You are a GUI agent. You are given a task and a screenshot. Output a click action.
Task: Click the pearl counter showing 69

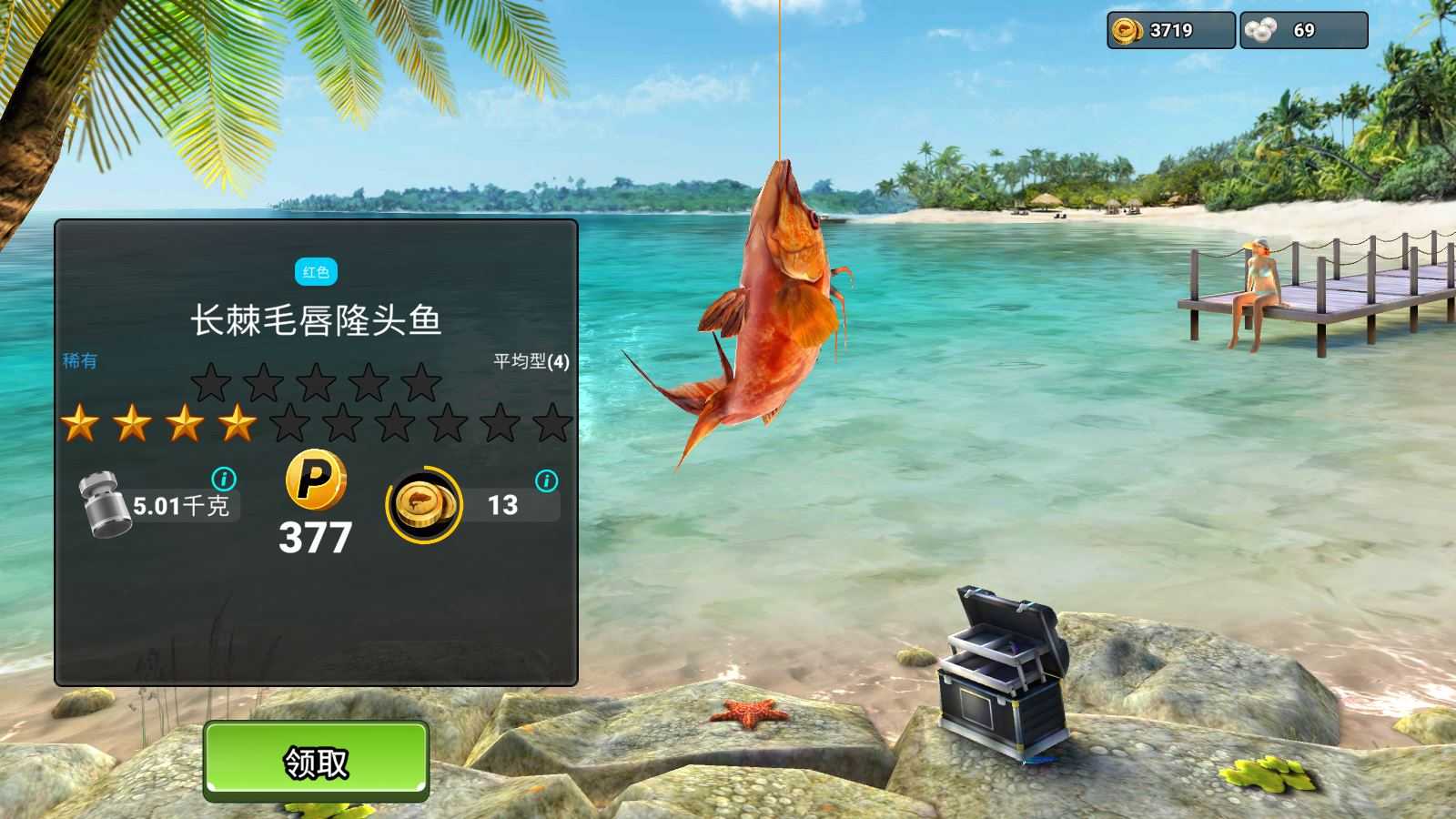tap(1303, 29)
